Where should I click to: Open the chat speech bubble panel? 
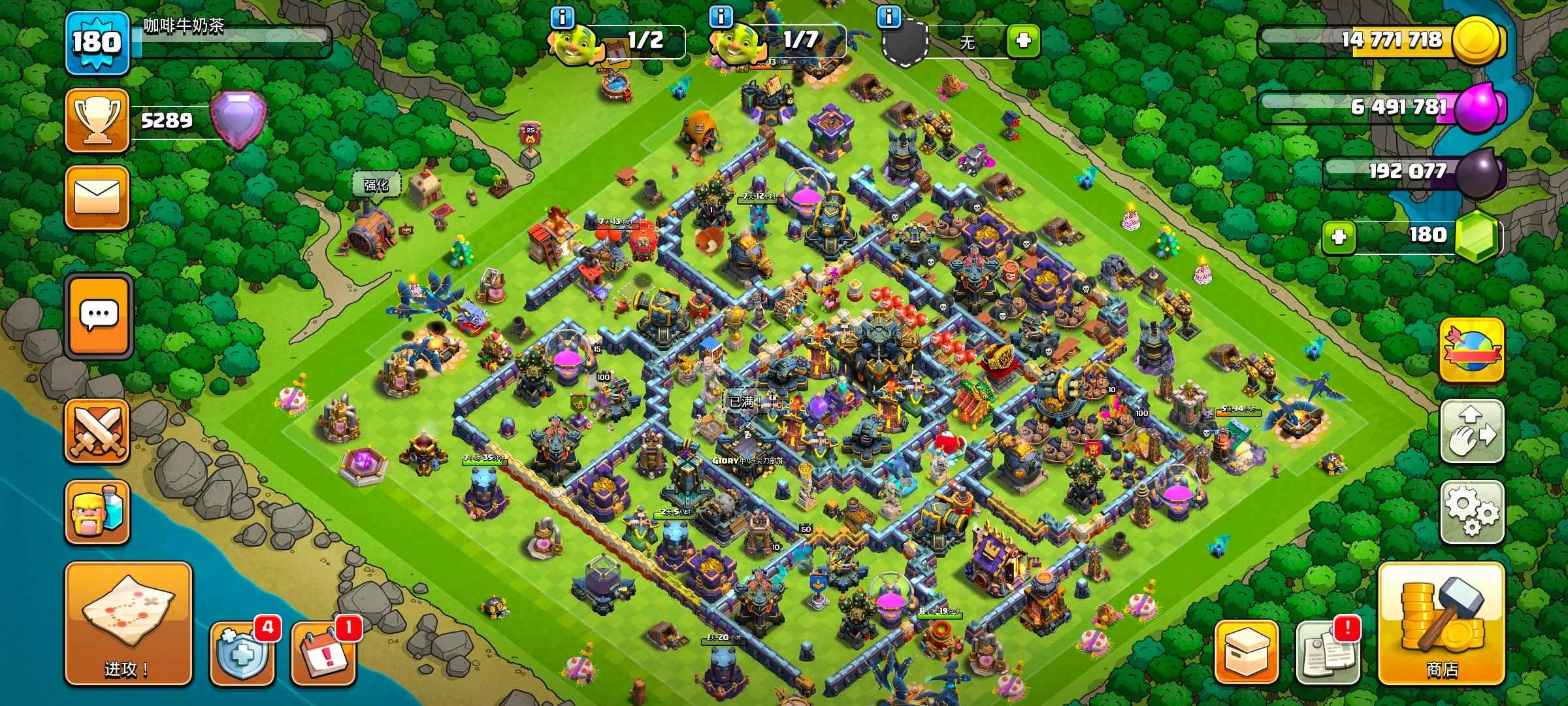pyautogui.click(x=99, y=315)
